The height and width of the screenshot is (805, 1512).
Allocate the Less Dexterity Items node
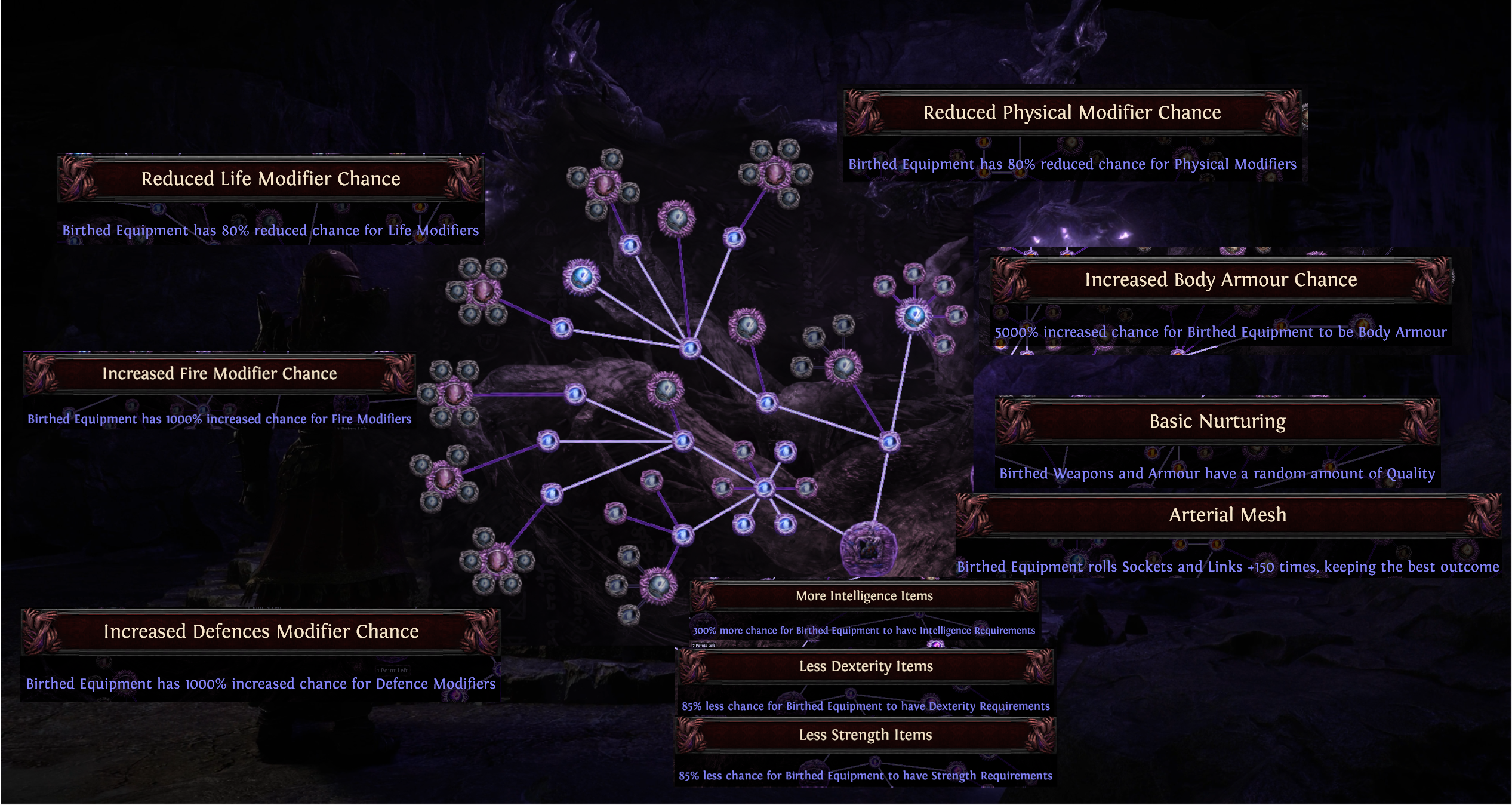point(866,666)
